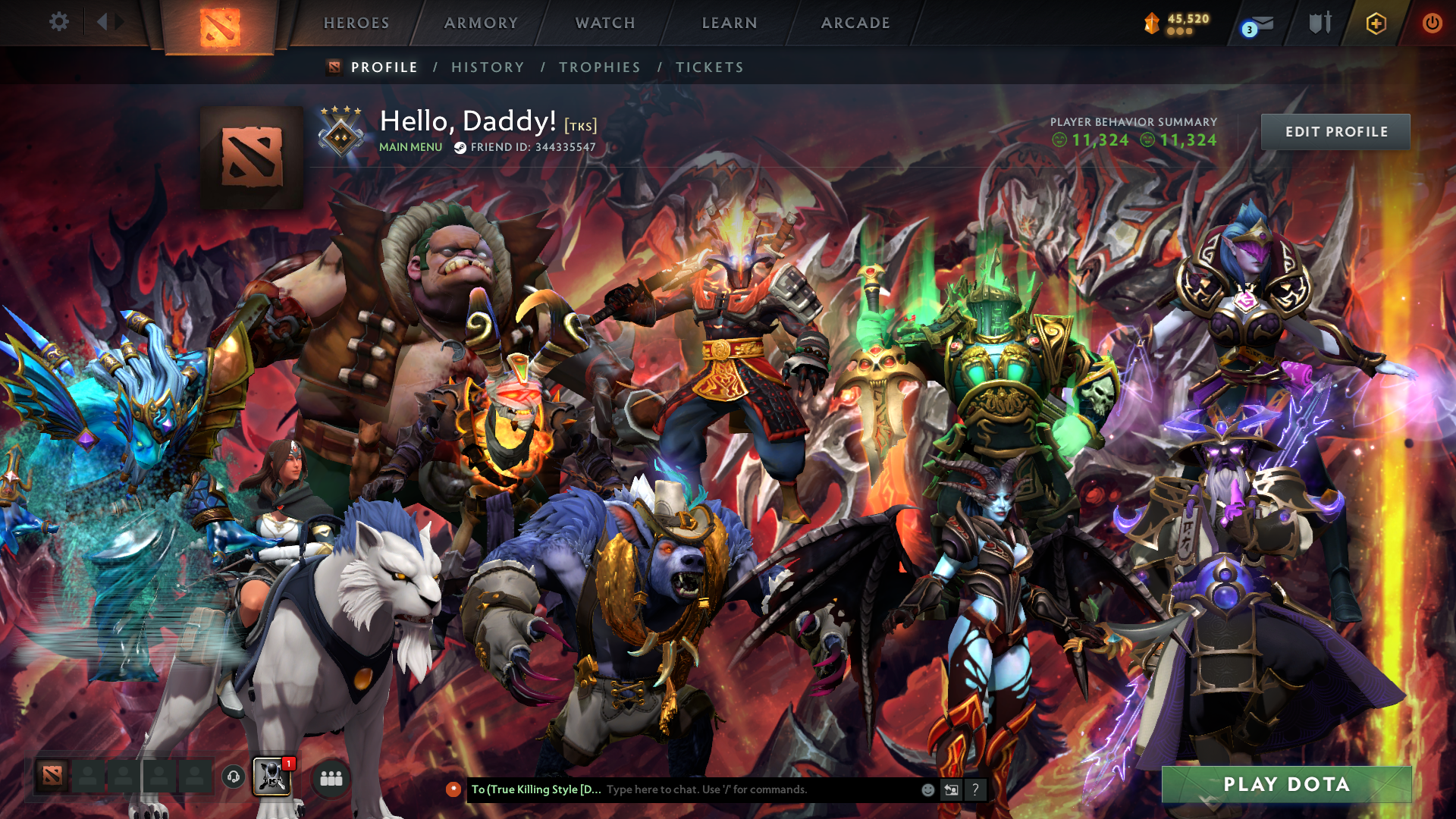
Task: Toggle the voice chat headset icon
Action: (x=233, y=777)
